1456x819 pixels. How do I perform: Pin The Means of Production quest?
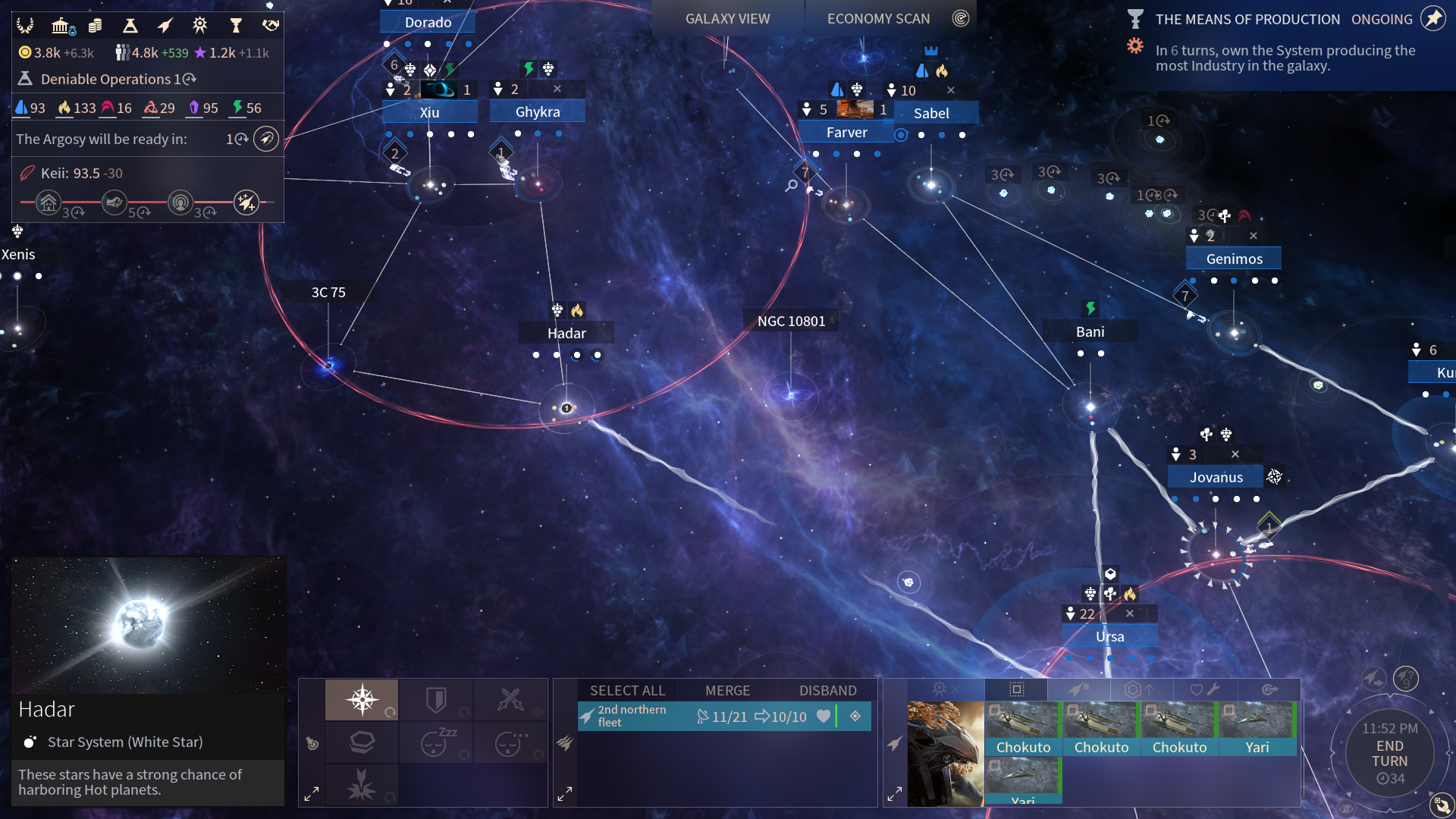(1432, 18)
